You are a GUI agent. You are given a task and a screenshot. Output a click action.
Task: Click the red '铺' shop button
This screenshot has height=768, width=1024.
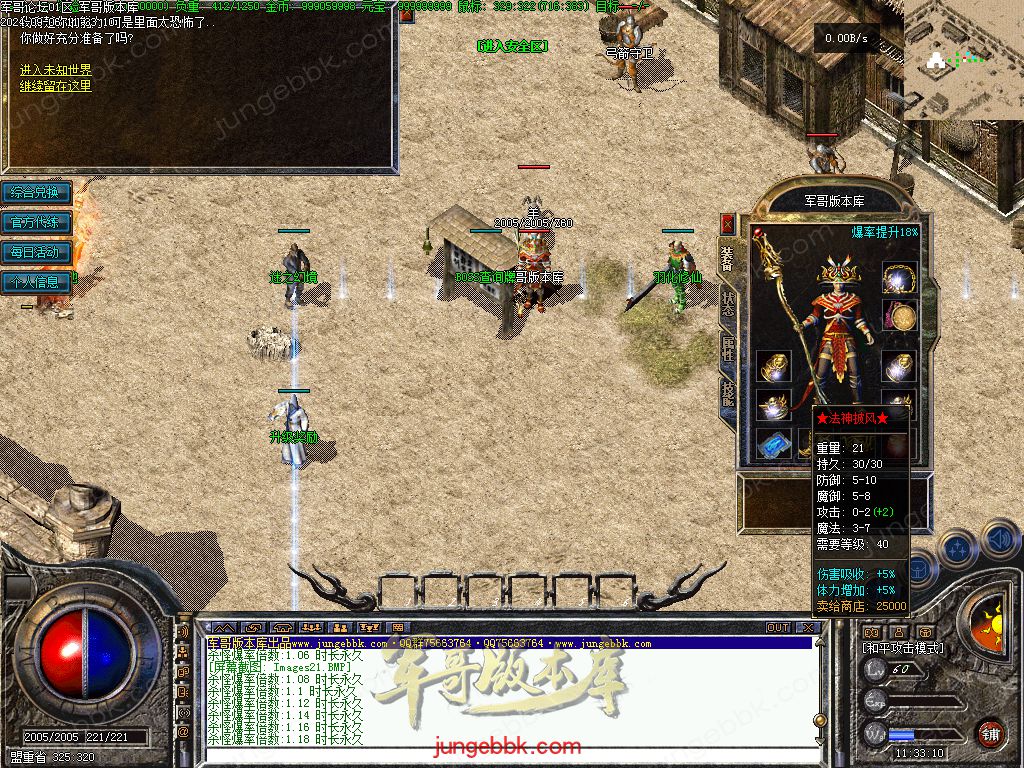click(x=990, y=733)
